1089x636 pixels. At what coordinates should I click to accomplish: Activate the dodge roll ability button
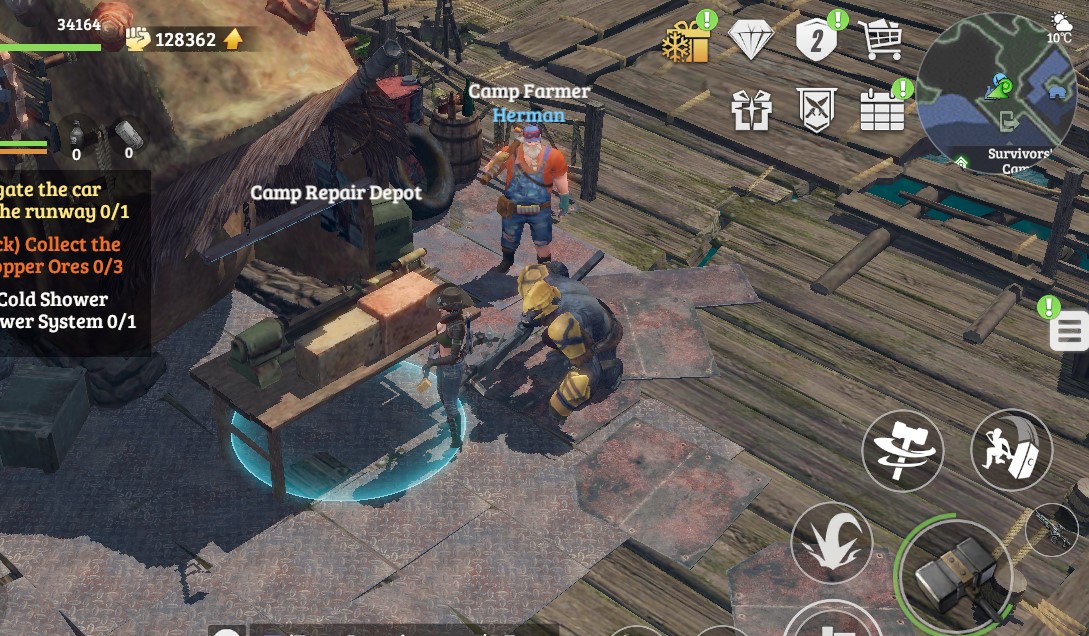[1011, 450]
